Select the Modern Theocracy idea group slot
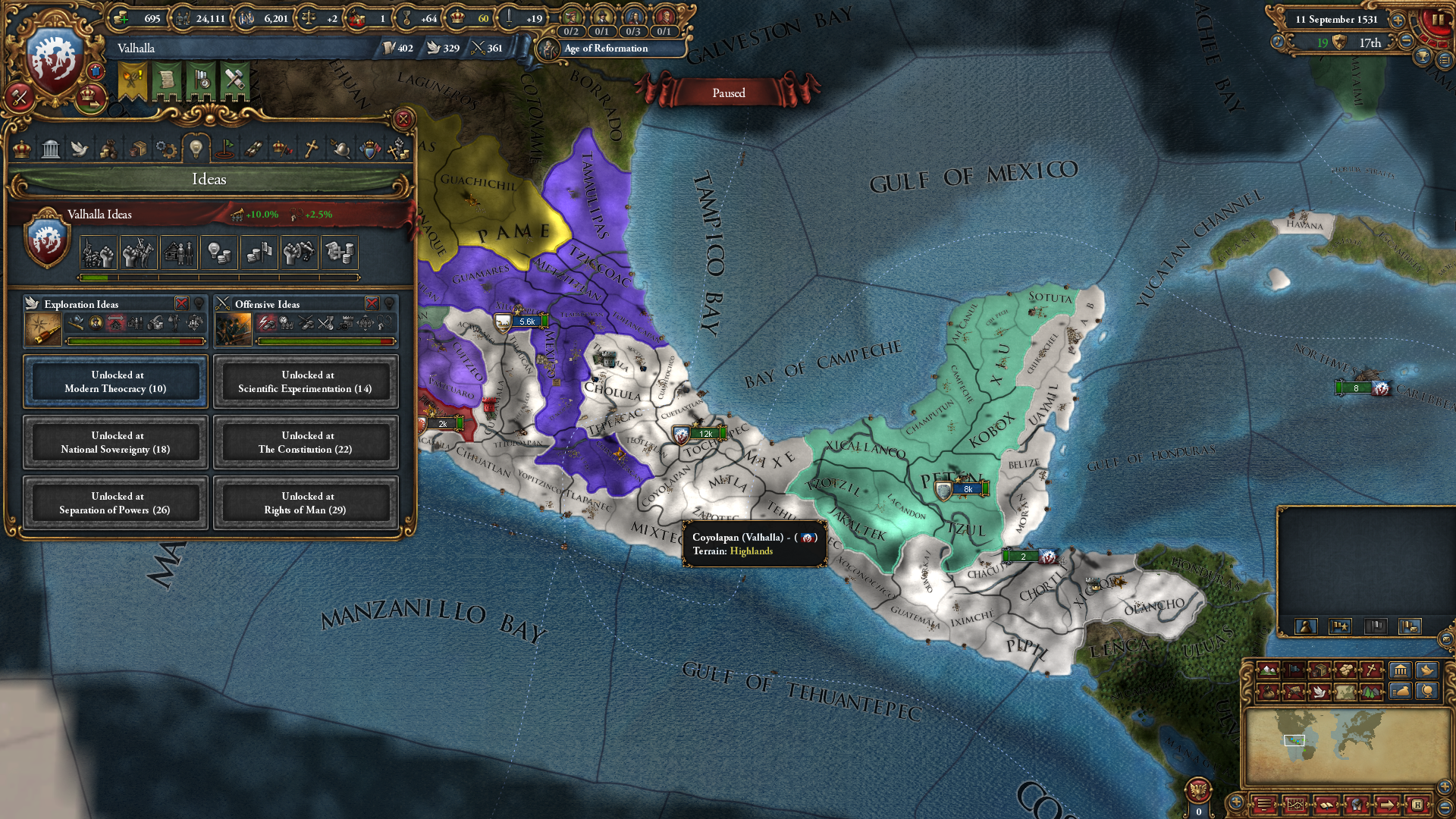The width and height of the screenshot is (1456, 819). [x=115, y=381]
